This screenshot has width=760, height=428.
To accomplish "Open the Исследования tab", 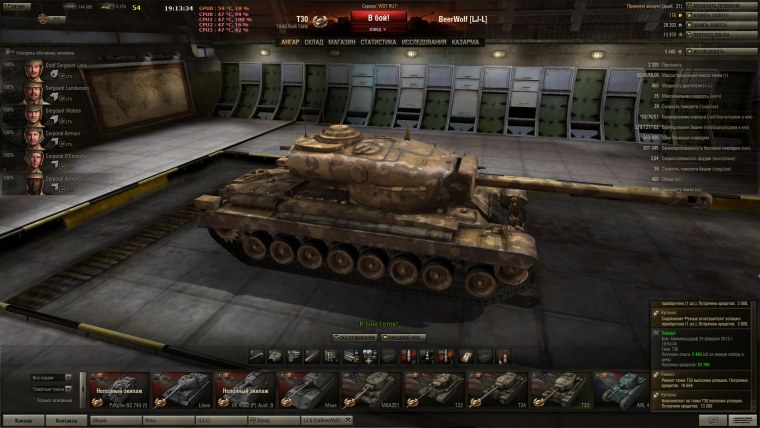I will tap(422, 42).
